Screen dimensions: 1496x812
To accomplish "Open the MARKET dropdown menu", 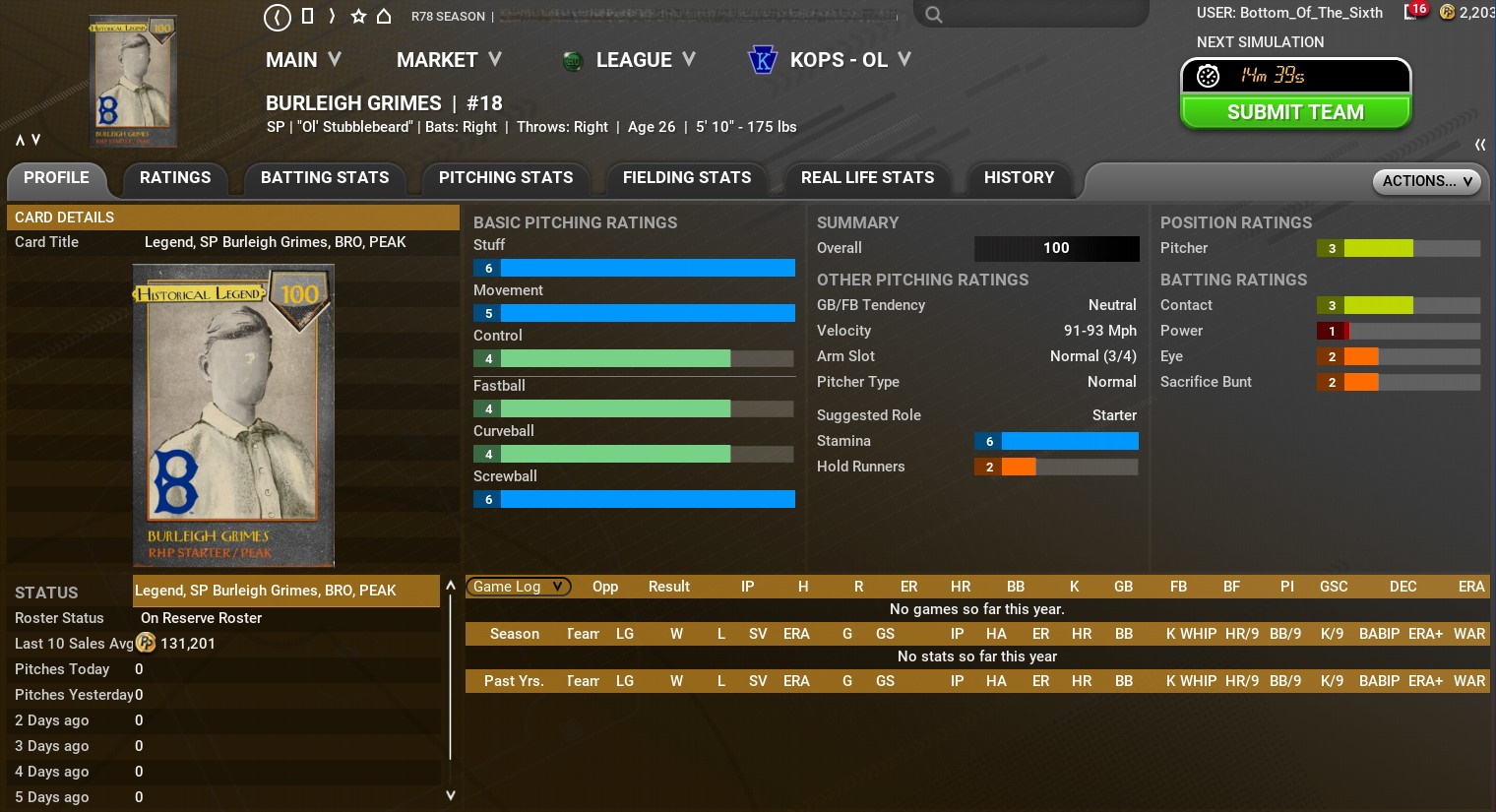I will (449, 60).
